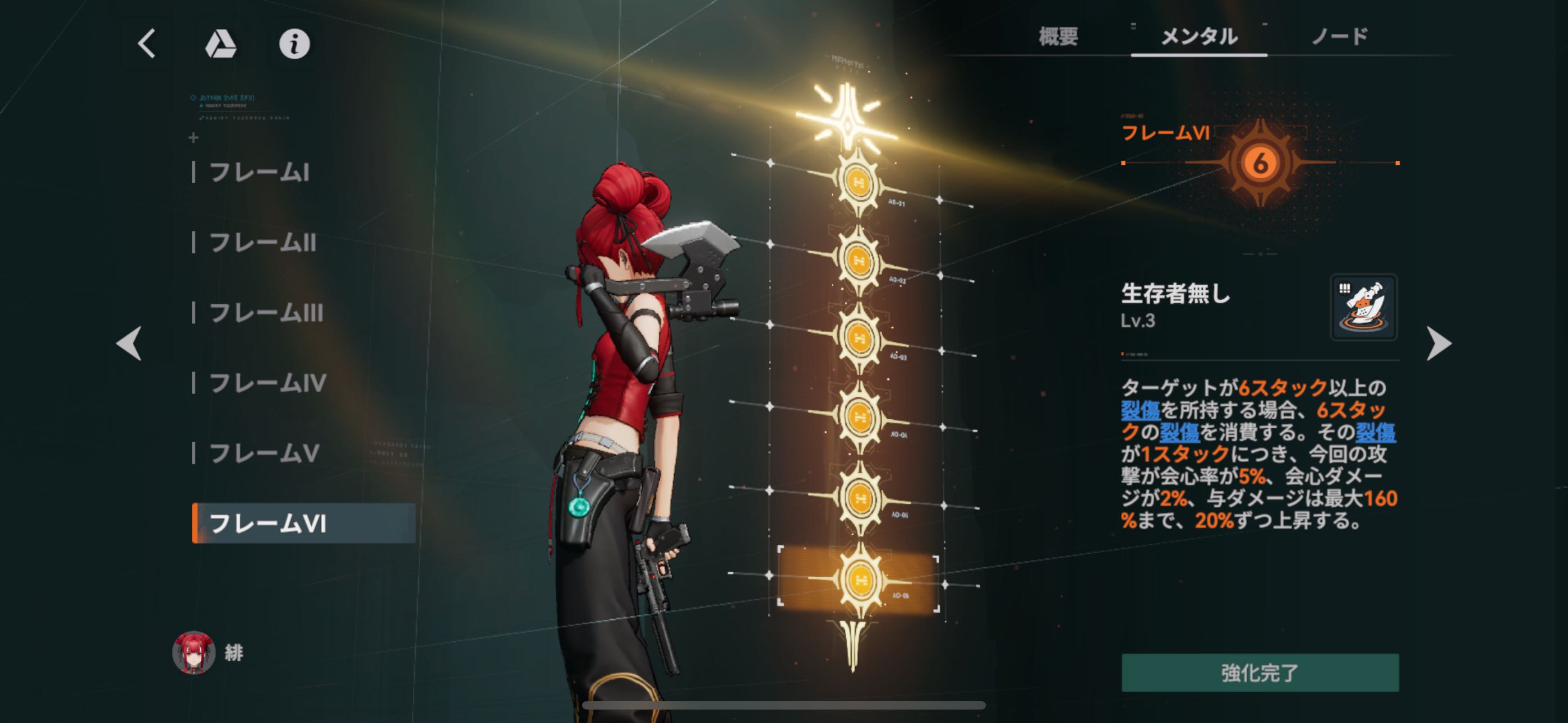Choose the フレームII entry
Viewport: 1568px width, 723px height.
click(262, 243)
